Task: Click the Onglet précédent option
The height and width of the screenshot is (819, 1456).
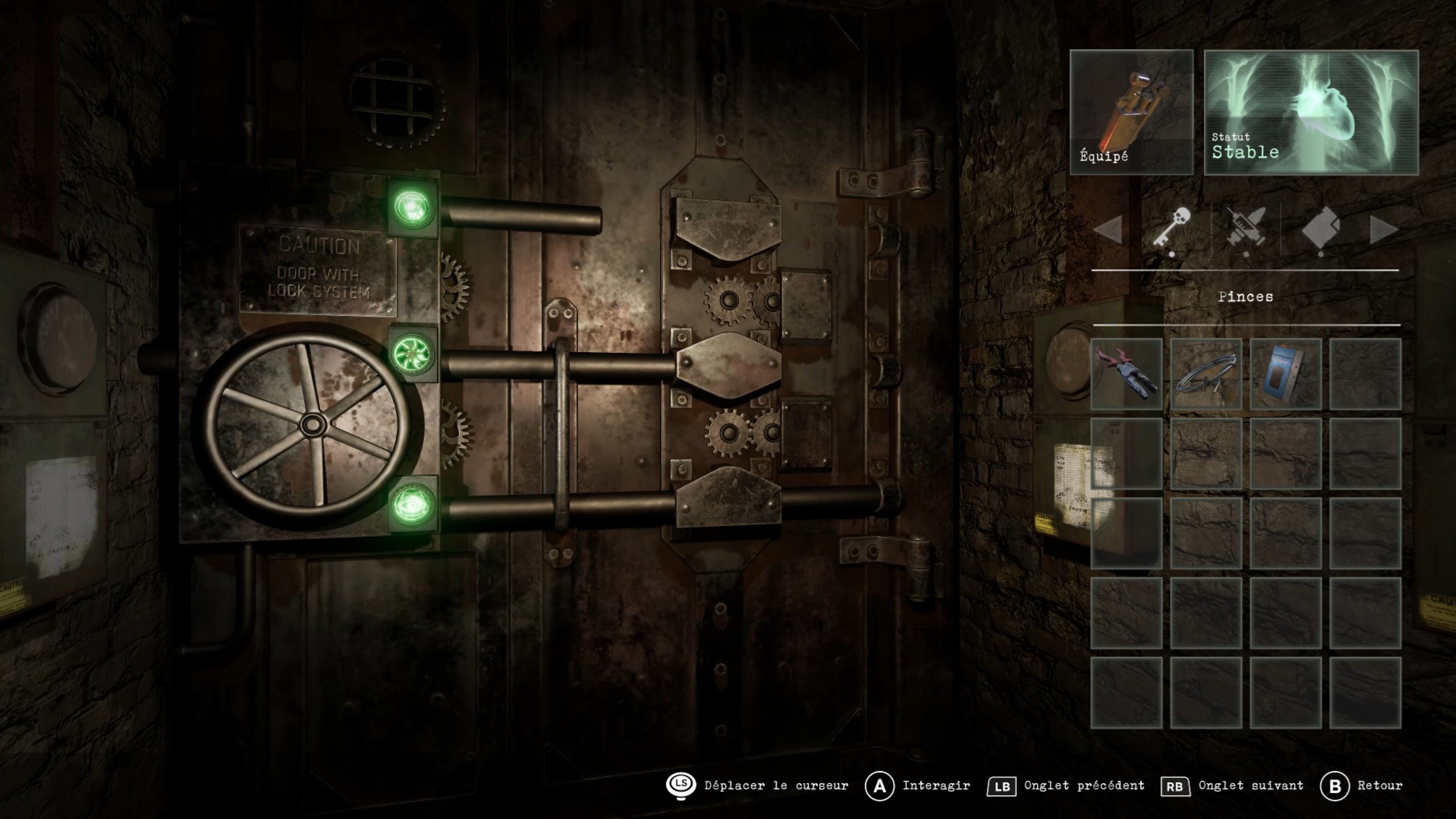Action: [x=1066, y=786]
